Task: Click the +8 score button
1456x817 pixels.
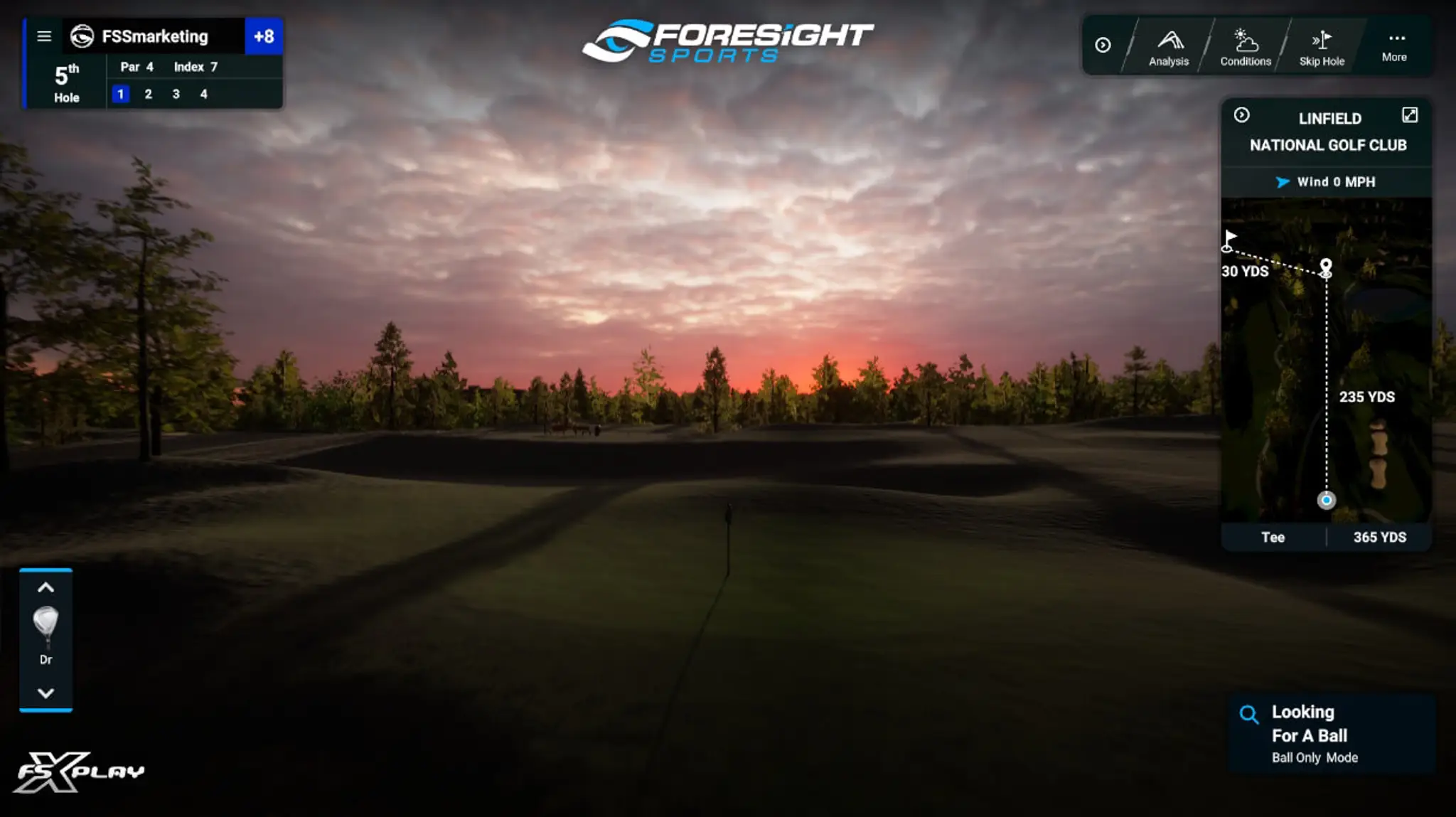Action: (264, 36)
